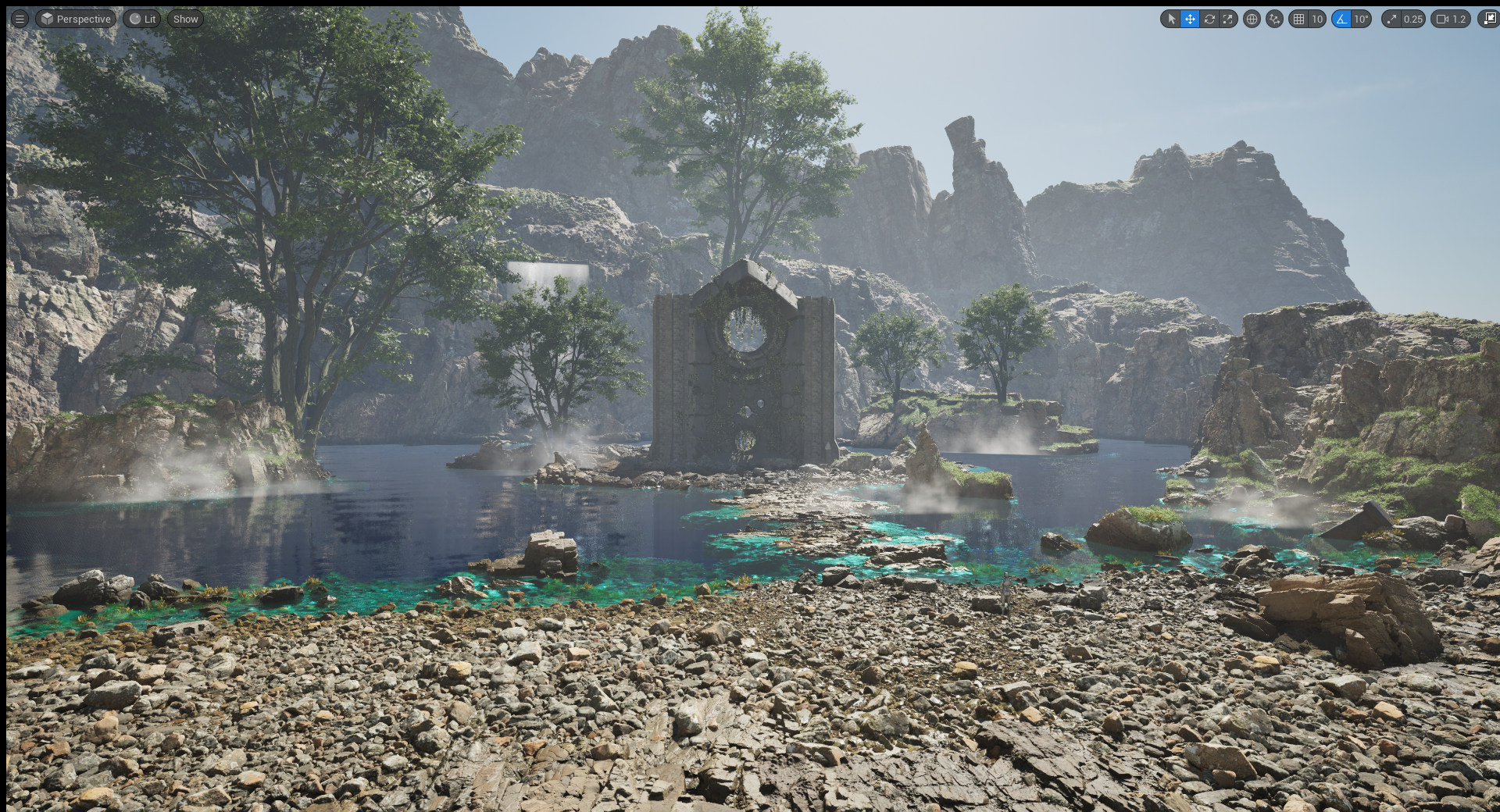
Task: Open the Lit view mode dropdown
Action: (x=142, y=19)
